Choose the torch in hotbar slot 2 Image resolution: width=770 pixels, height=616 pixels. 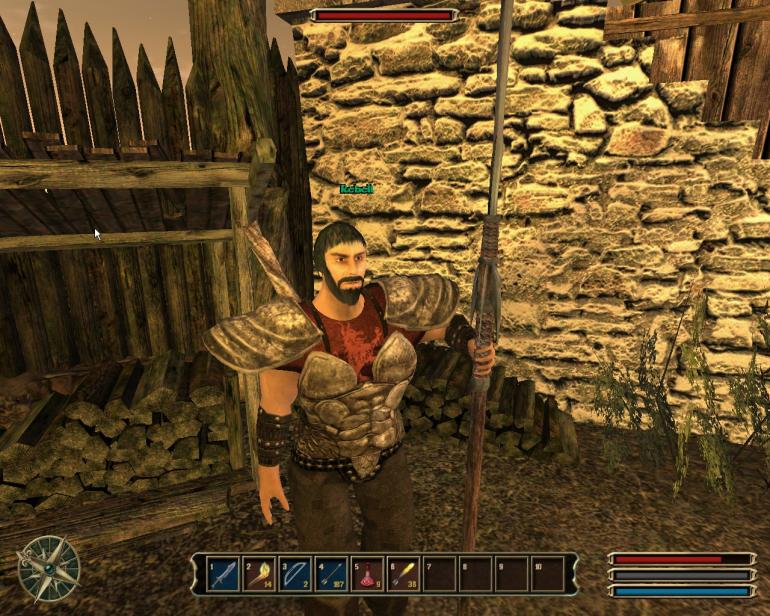pos(260,574)
